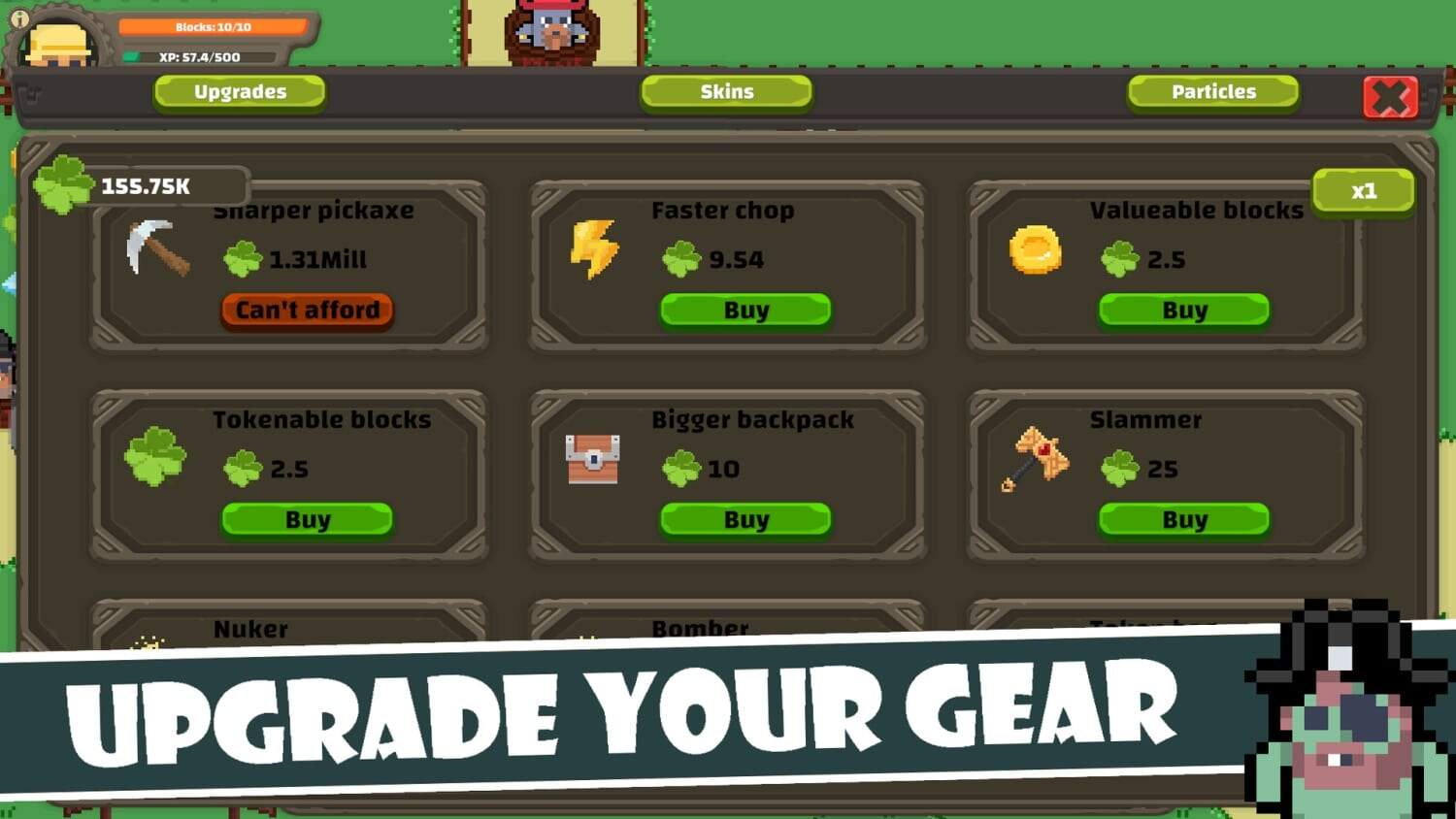Show the Particles tab
Screen dimensions: 1456x819
[x=1212, y=92]
